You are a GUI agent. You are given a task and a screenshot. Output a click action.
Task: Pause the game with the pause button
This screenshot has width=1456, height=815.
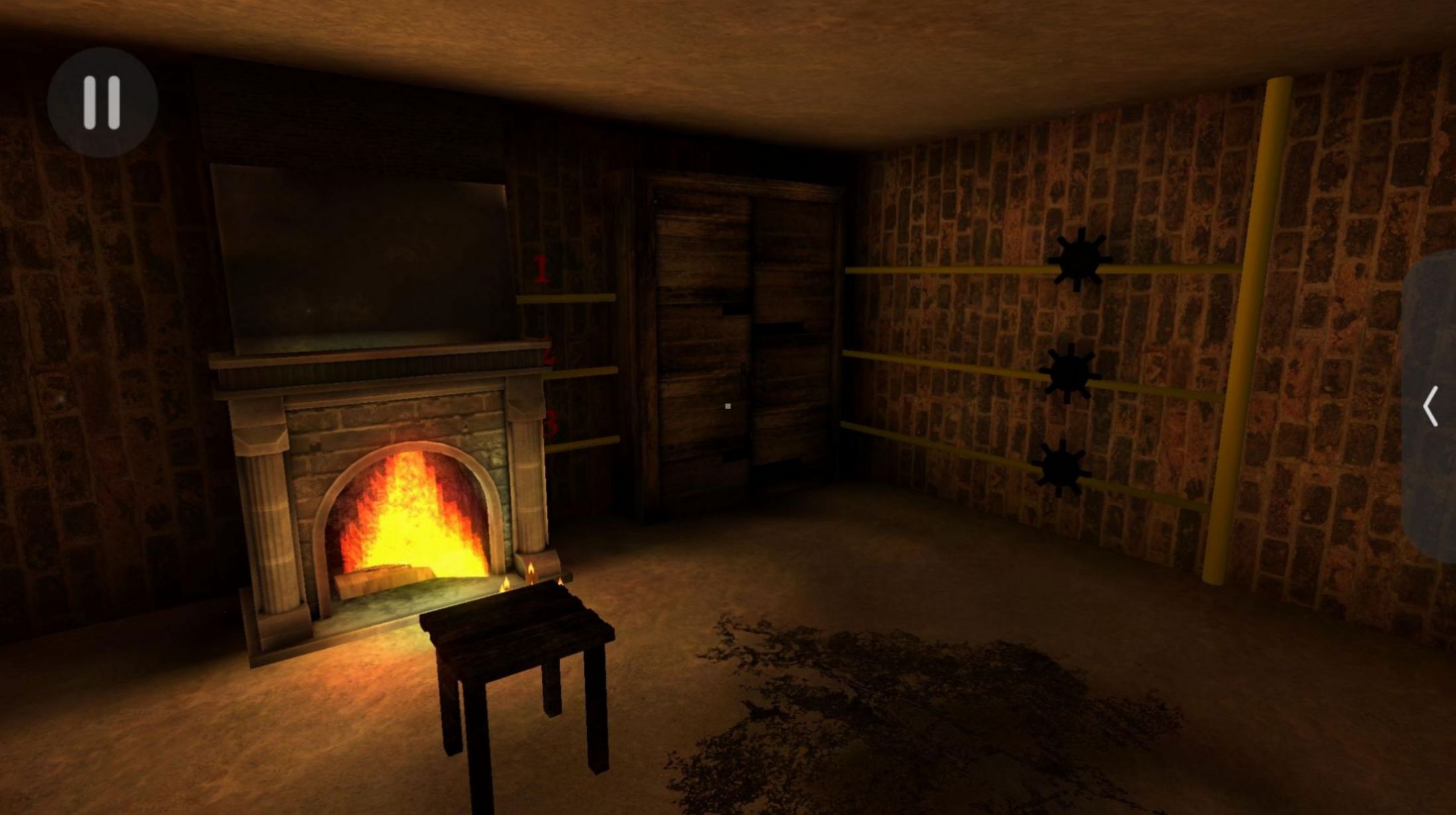coord(102,102)
